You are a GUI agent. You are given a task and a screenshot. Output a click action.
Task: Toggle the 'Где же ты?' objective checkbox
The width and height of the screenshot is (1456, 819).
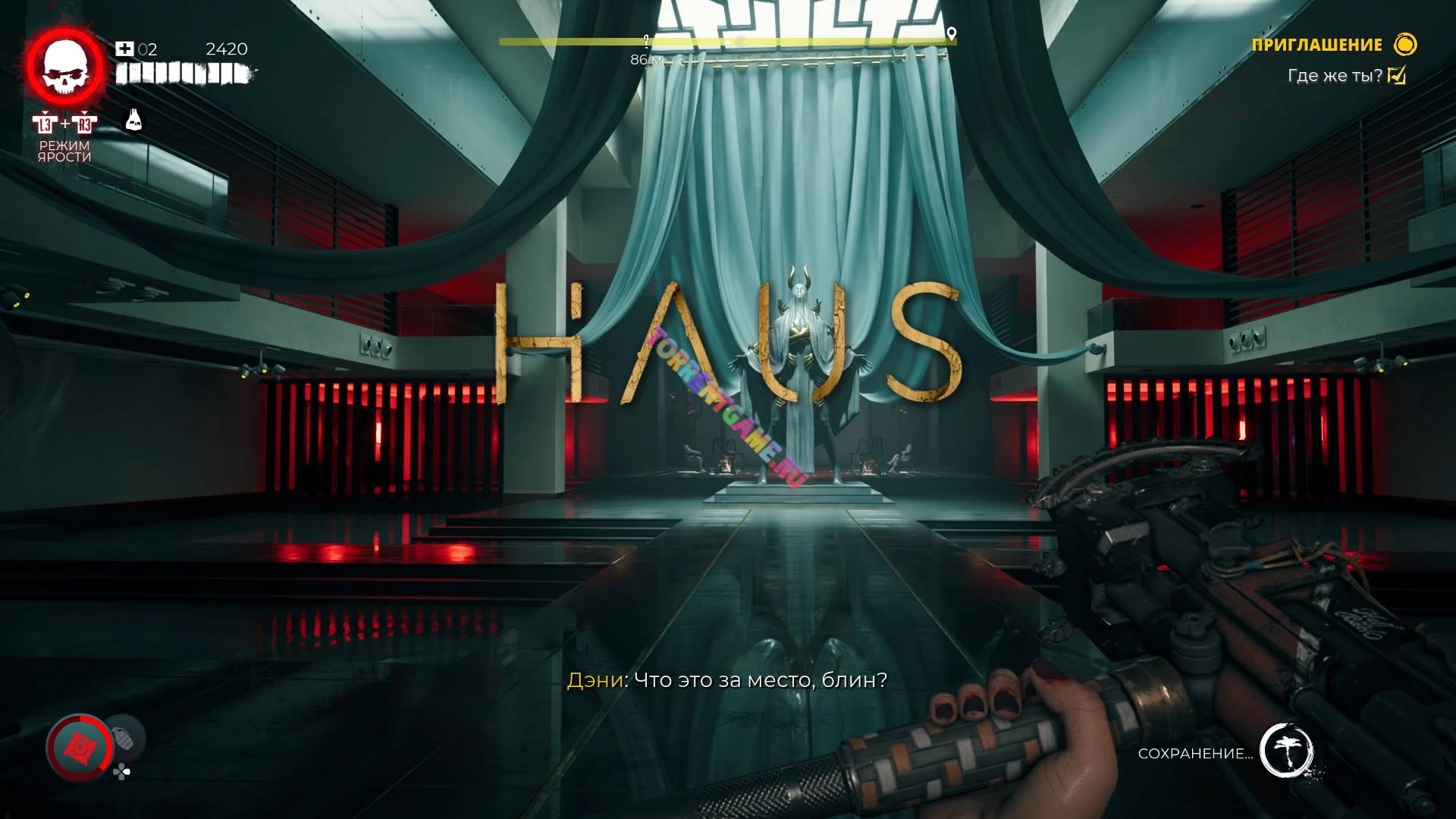(x=1396, y=75)
